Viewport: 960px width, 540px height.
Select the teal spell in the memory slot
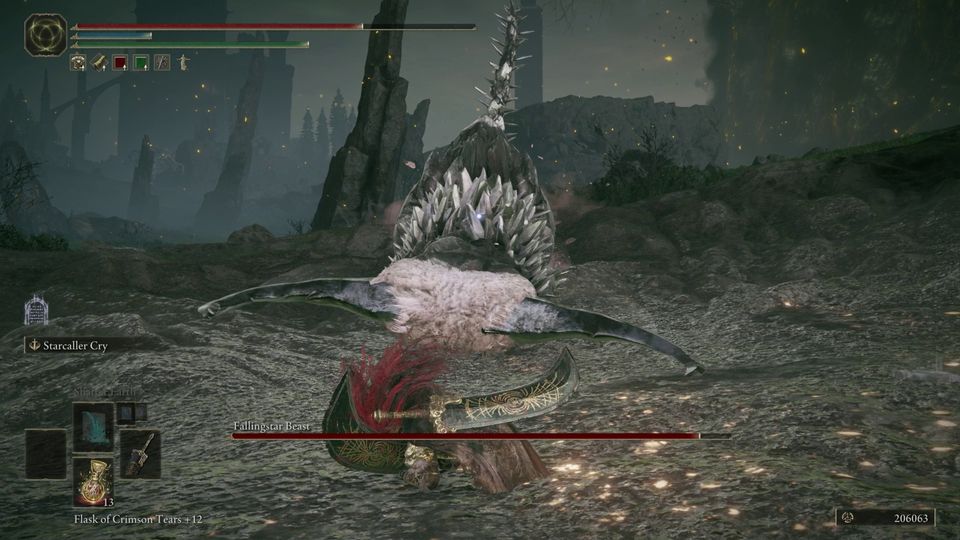pos(92,427)
